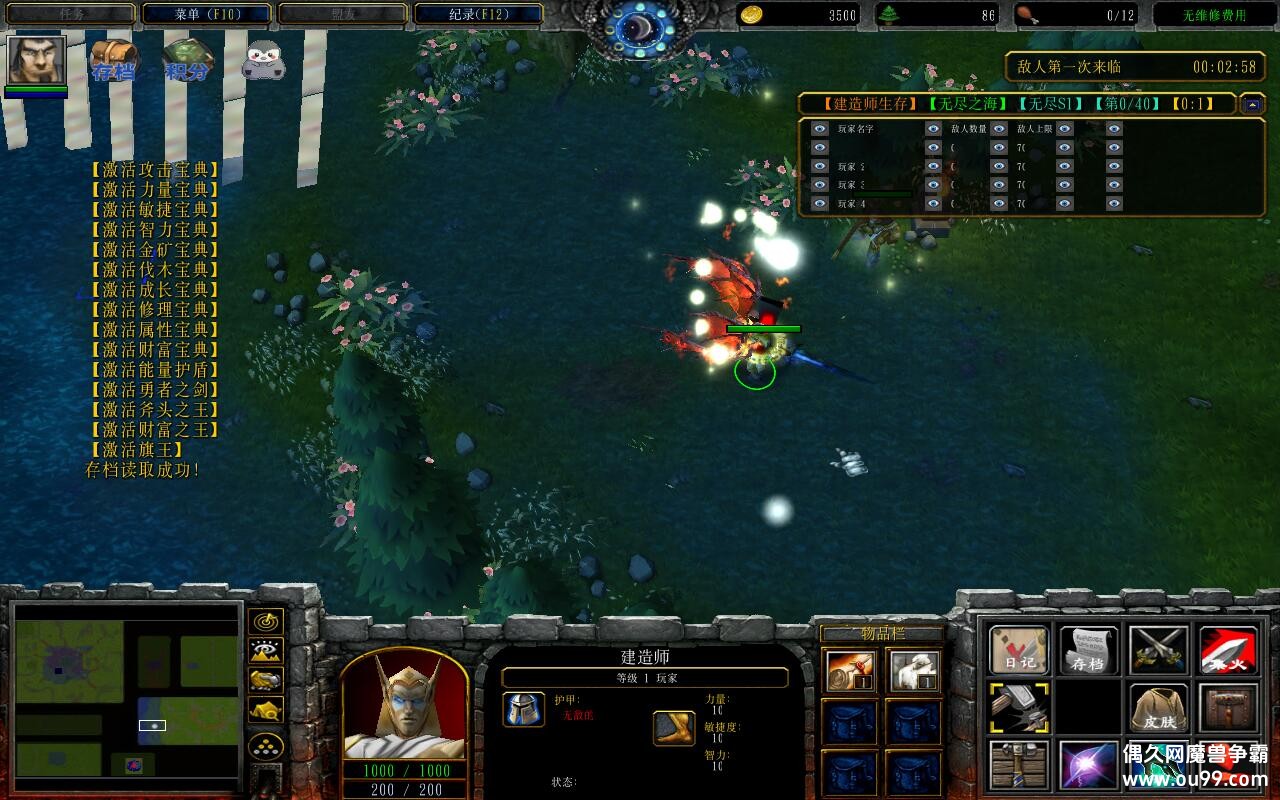
Task: Select the white statue item in inventory
Action: [914, 671]
